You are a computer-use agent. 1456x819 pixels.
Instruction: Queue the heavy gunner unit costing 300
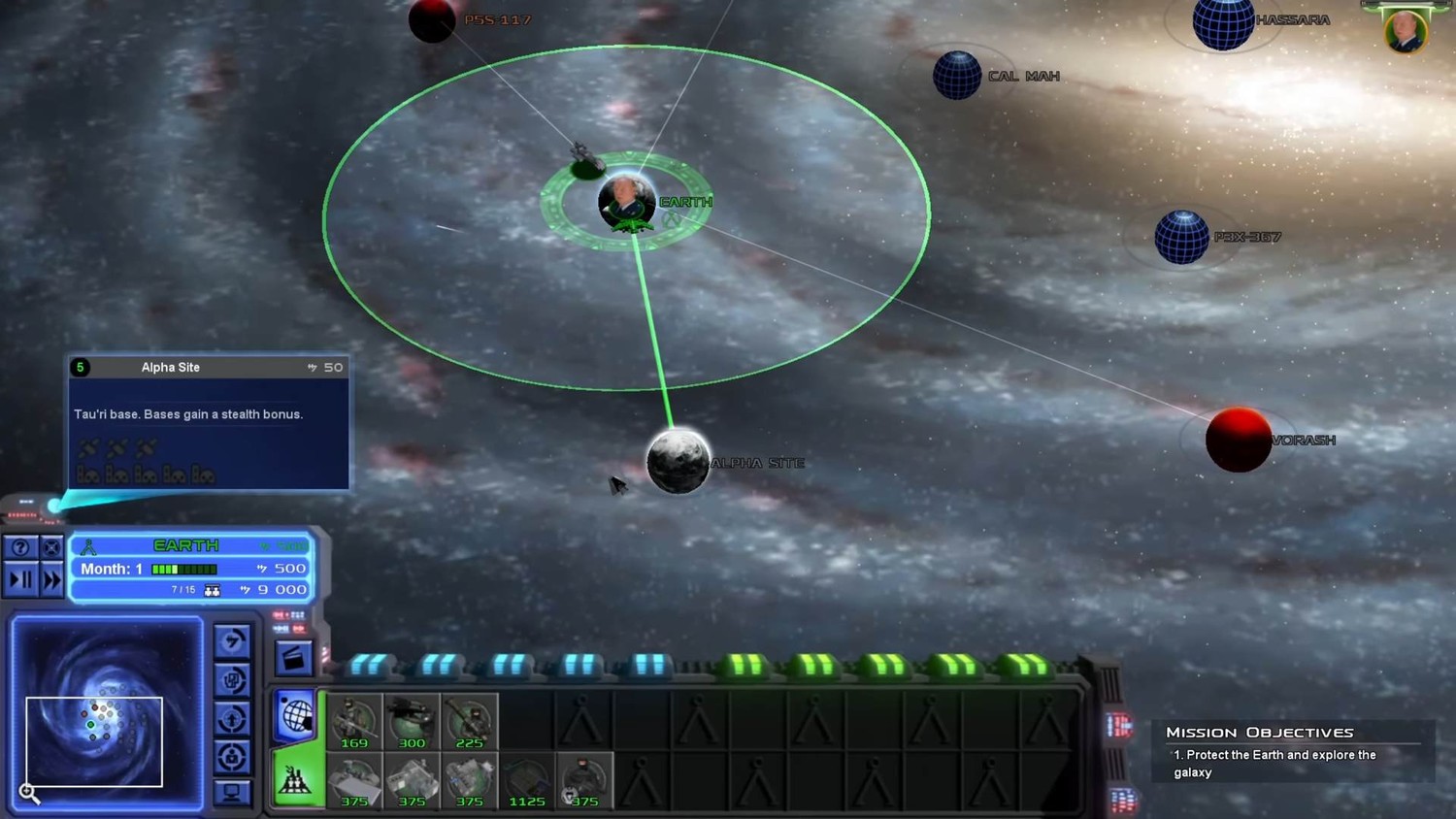click(x=412, y=722)
